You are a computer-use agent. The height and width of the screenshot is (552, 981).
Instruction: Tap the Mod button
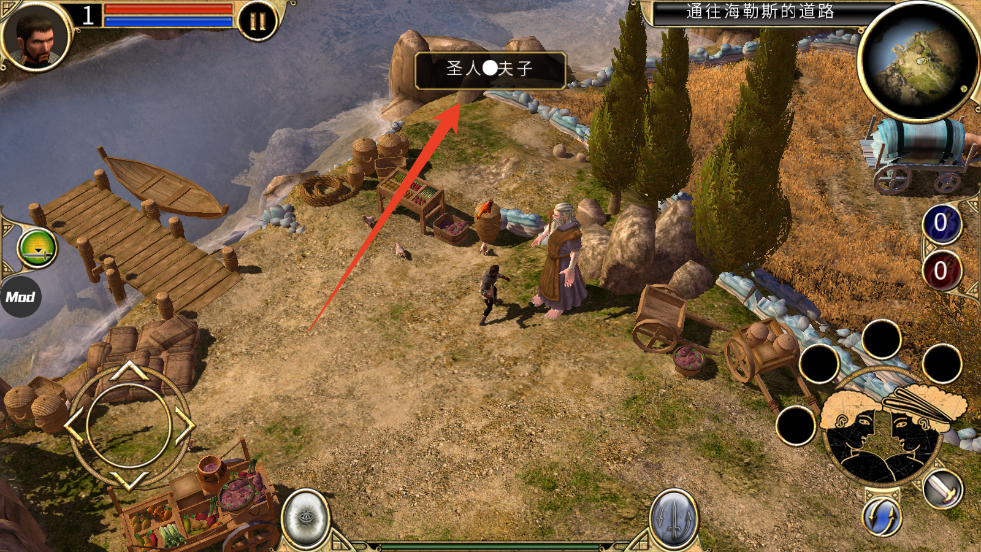(20, 297)
